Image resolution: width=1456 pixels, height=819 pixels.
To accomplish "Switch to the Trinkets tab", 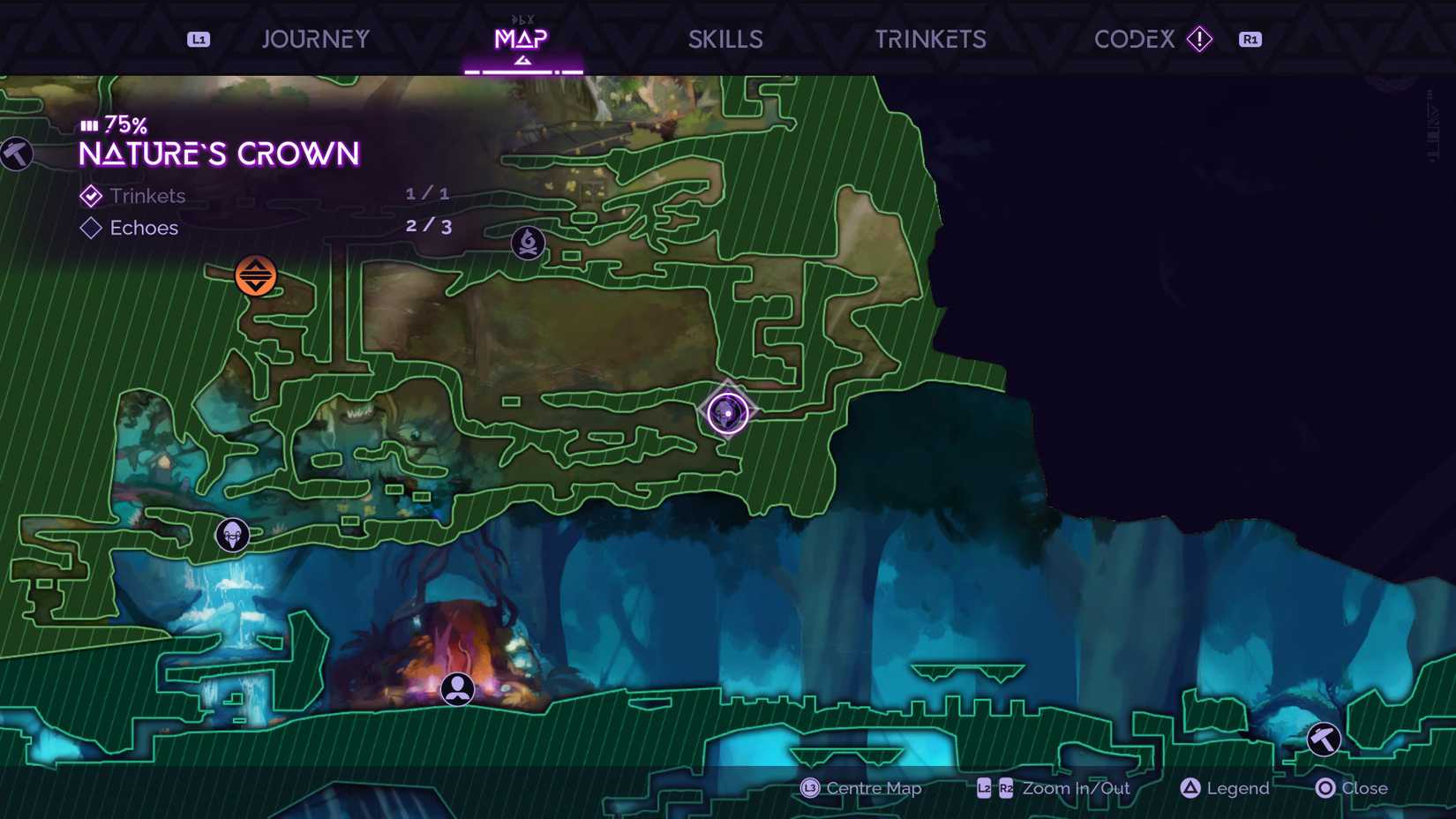I will [930, 39].
